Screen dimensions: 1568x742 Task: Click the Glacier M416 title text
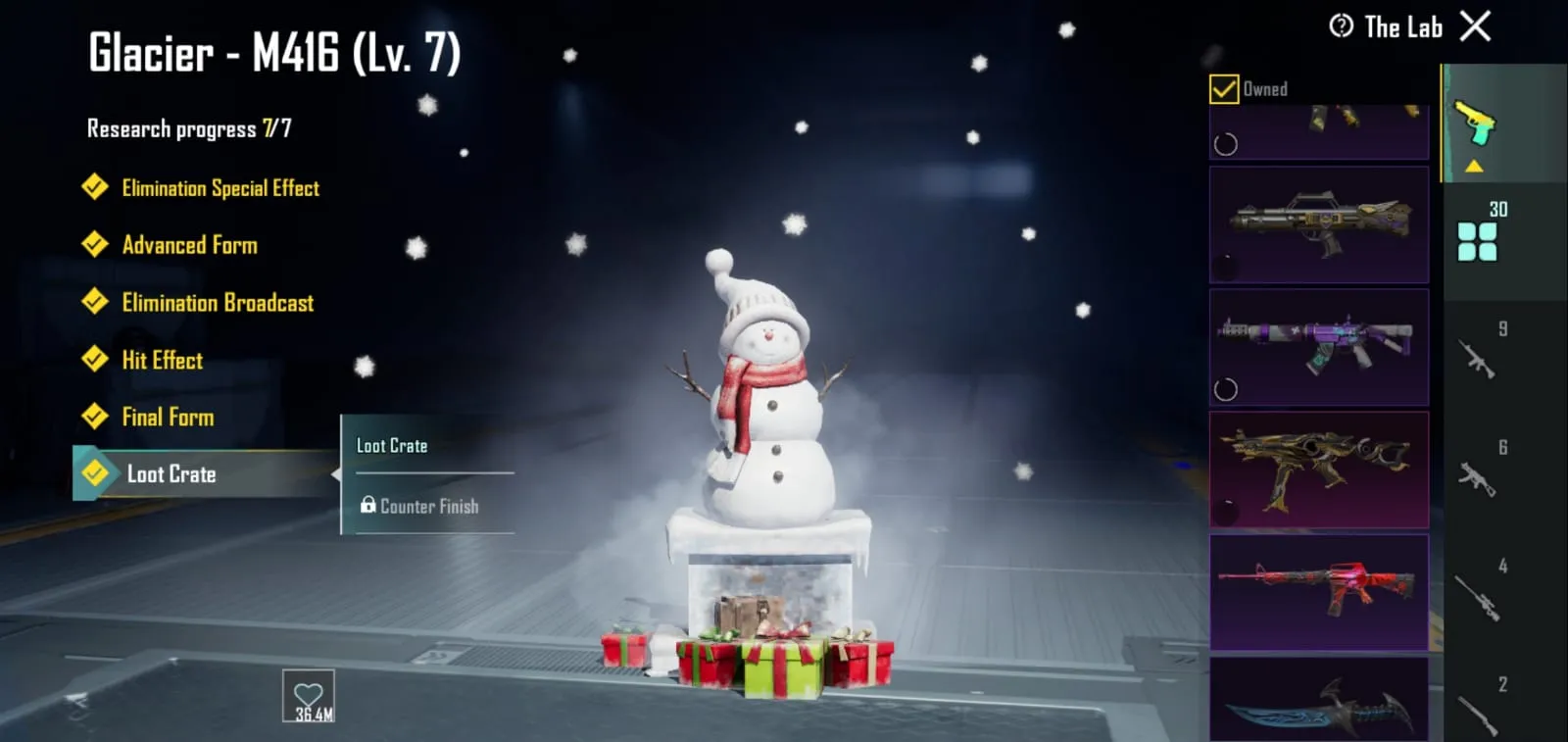(274, 54)
